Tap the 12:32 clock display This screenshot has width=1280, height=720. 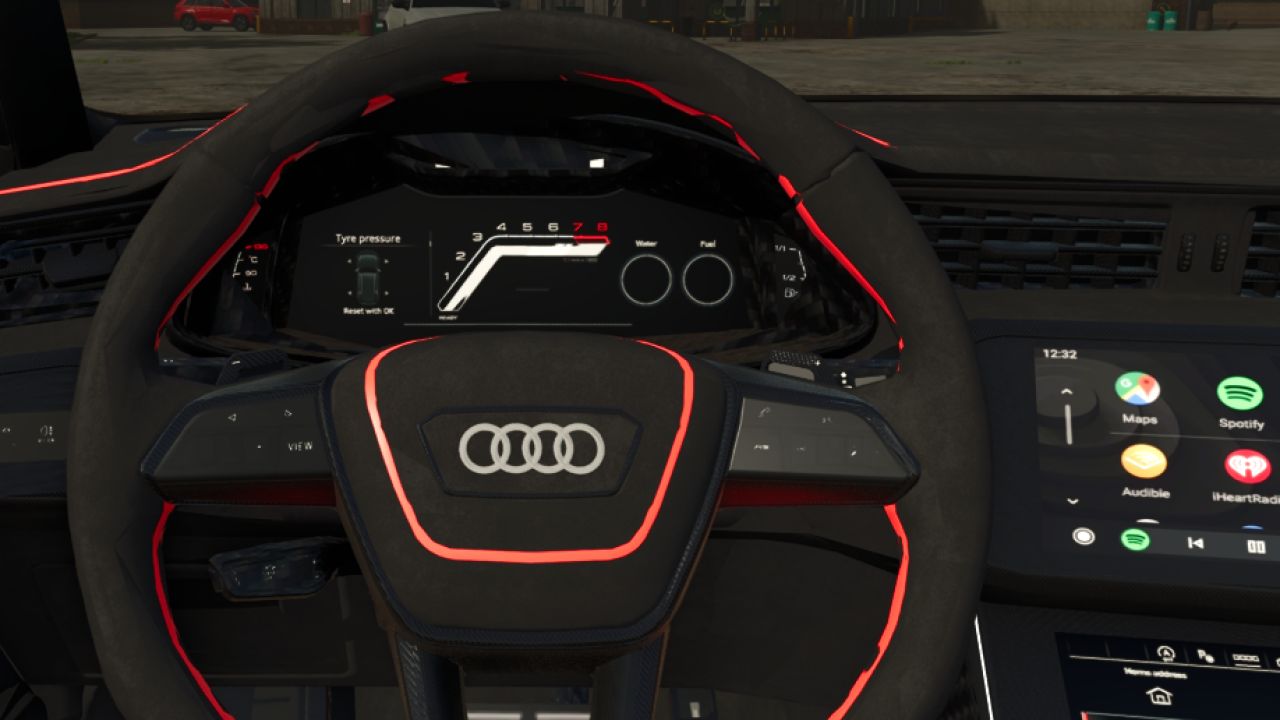click(x=1059, y=353)
